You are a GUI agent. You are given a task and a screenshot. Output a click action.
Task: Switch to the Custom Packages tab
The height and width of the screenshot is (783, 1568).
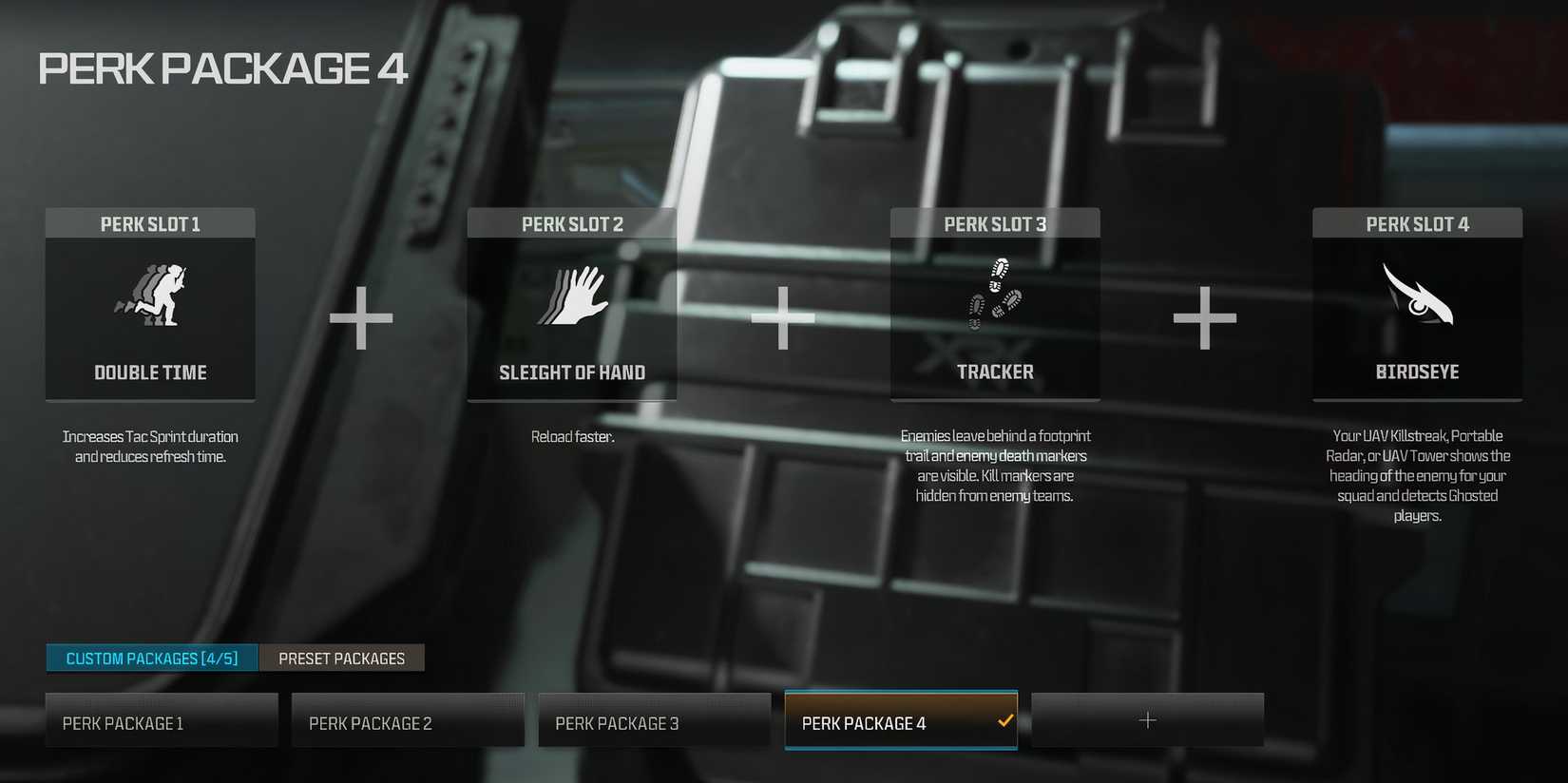tap(151, 658)
